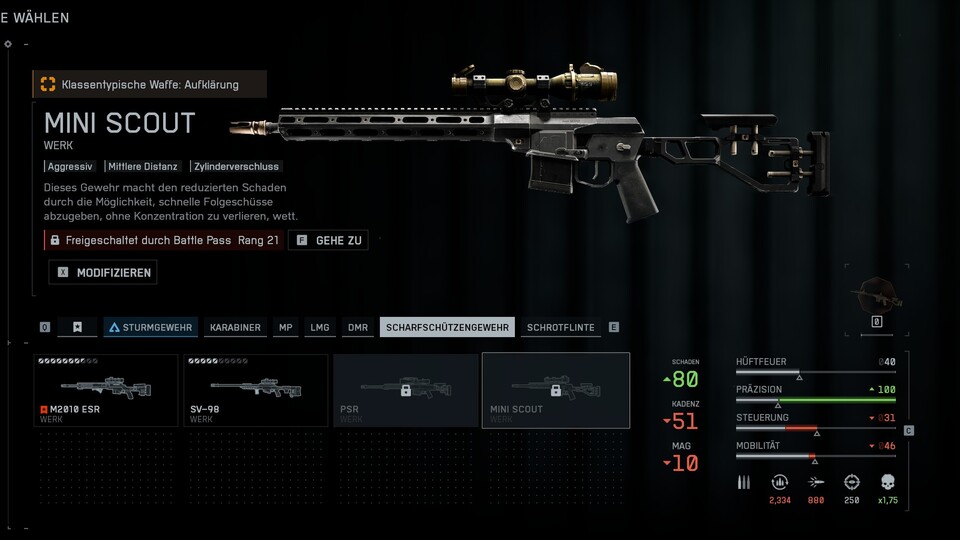
Task: Choose the M2010 ESR rifle tile
Action: [x=107, y=390]
